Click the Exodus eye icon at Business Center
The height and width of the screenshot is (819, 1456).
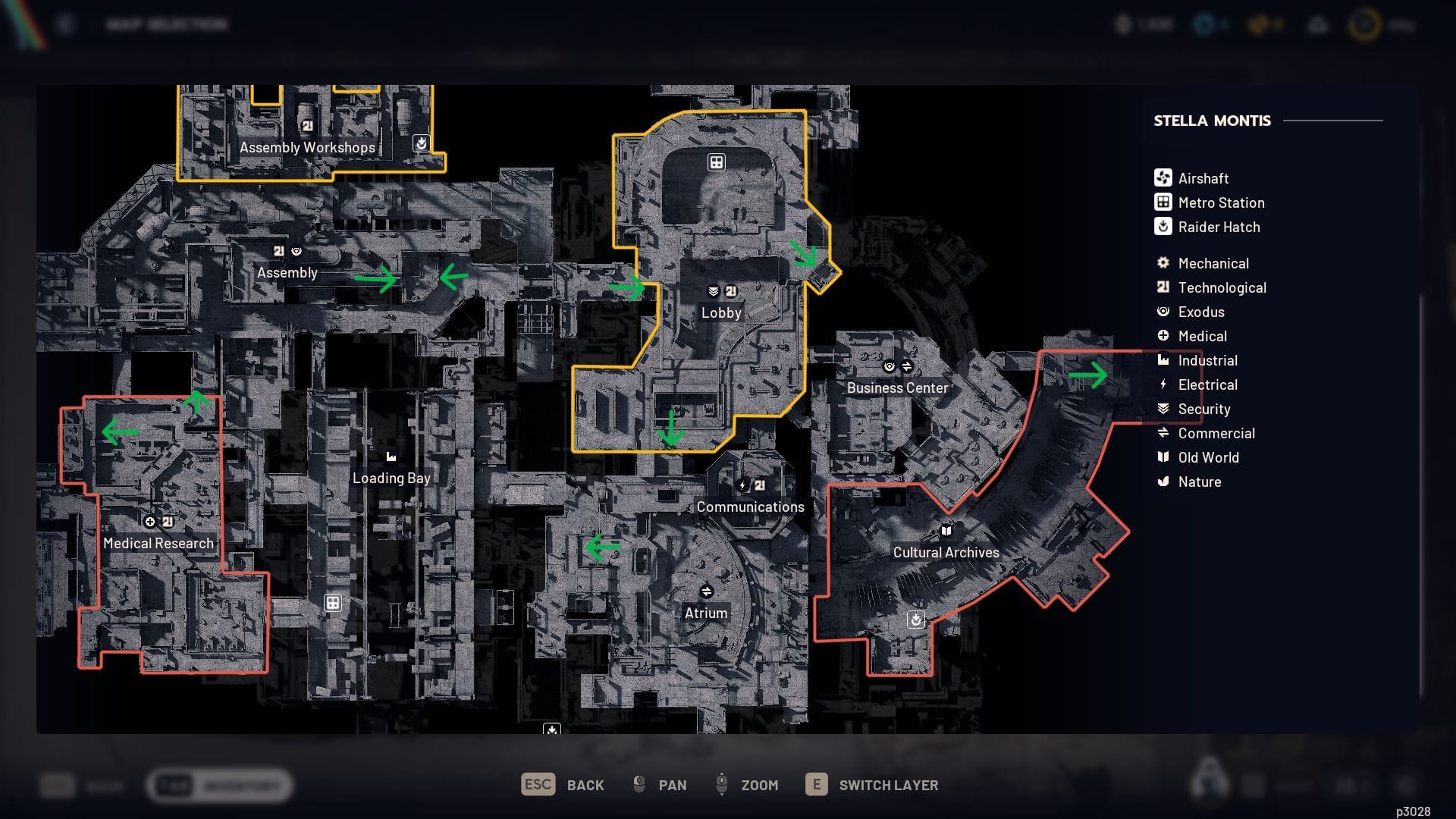pos(888,365)
